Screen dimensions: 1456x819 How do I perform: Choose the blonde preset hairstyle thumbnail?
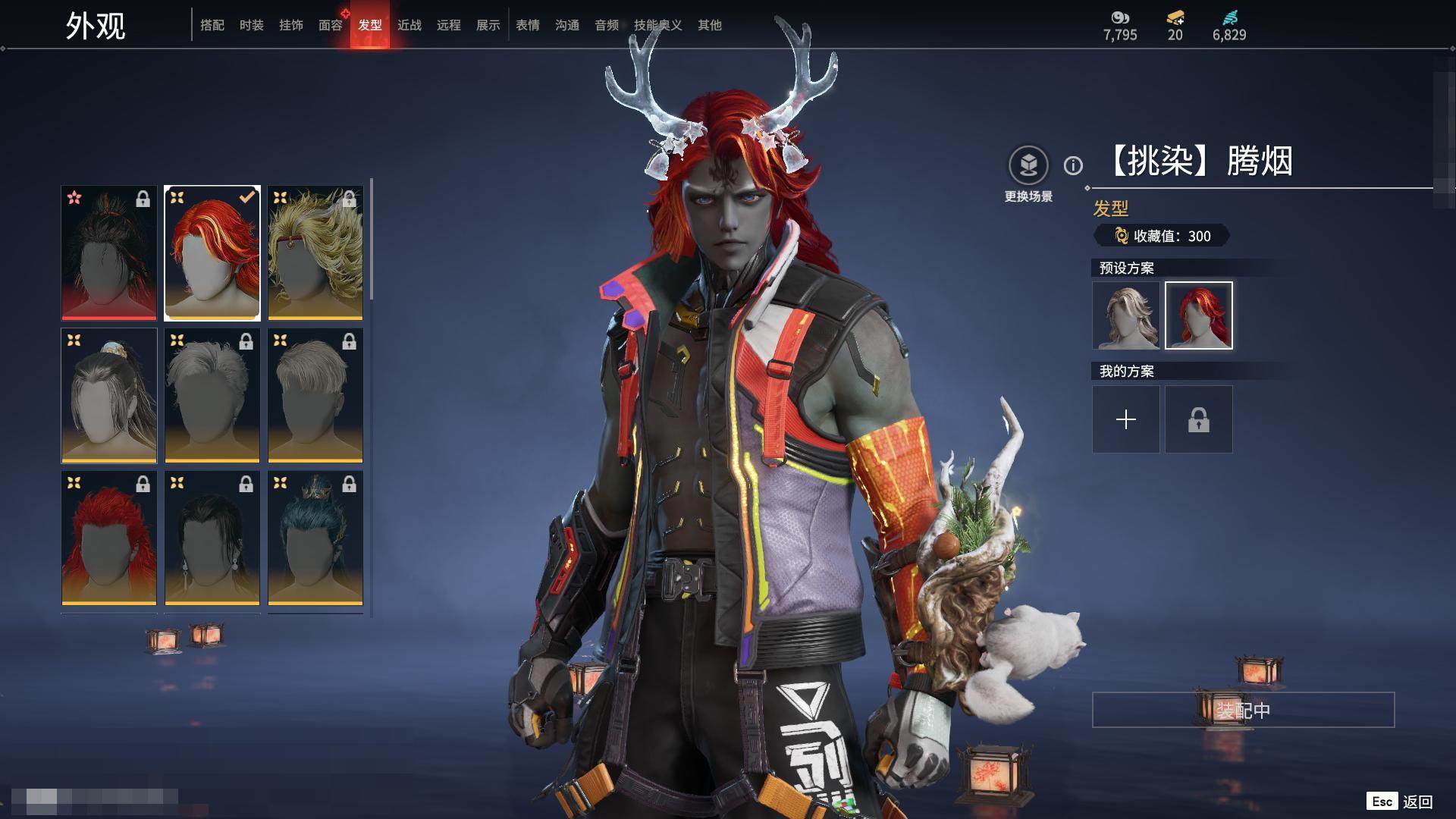pyautogui.click(x=1126, y=315)
